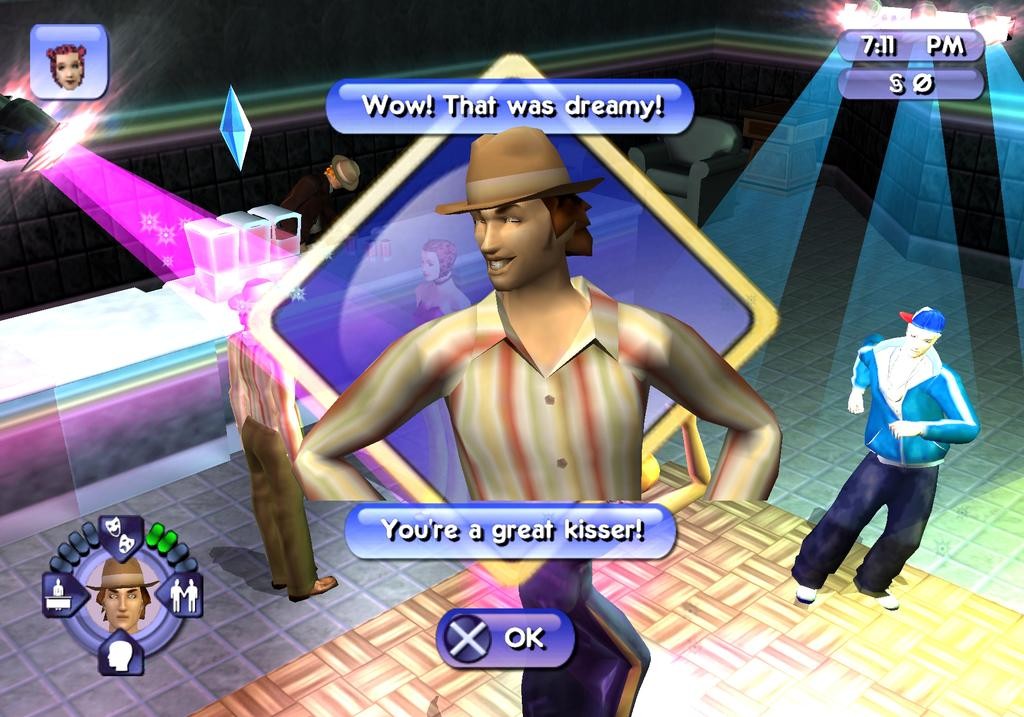Show the relationships panel with two figures
1024x717 pixels.
pyautogui.click(x=184, y=595)
